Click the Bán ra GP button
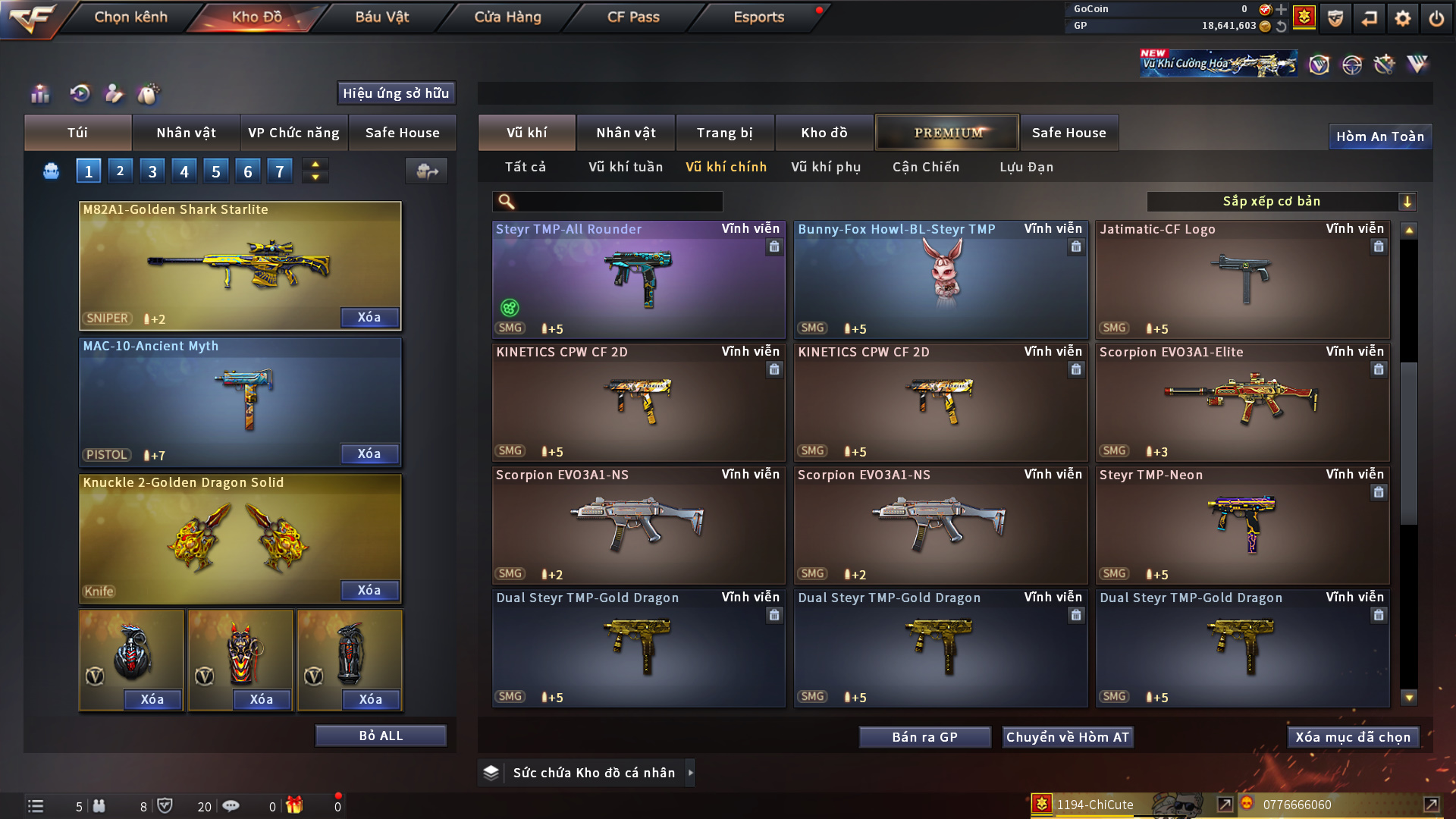This screenshot has width=1456, height=819. [924, 737]
